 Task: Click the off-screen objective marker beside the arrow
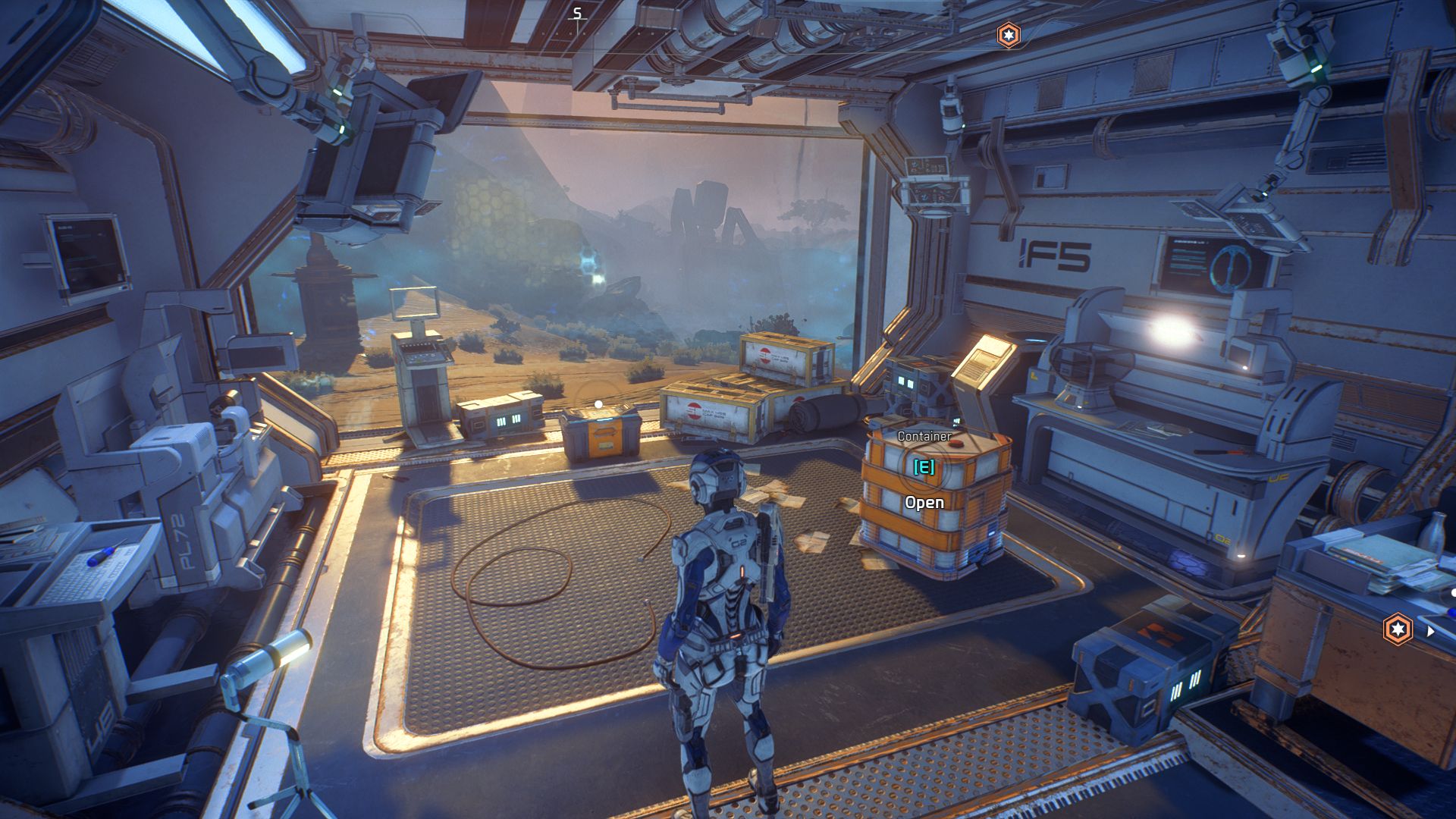(1398, 629)
